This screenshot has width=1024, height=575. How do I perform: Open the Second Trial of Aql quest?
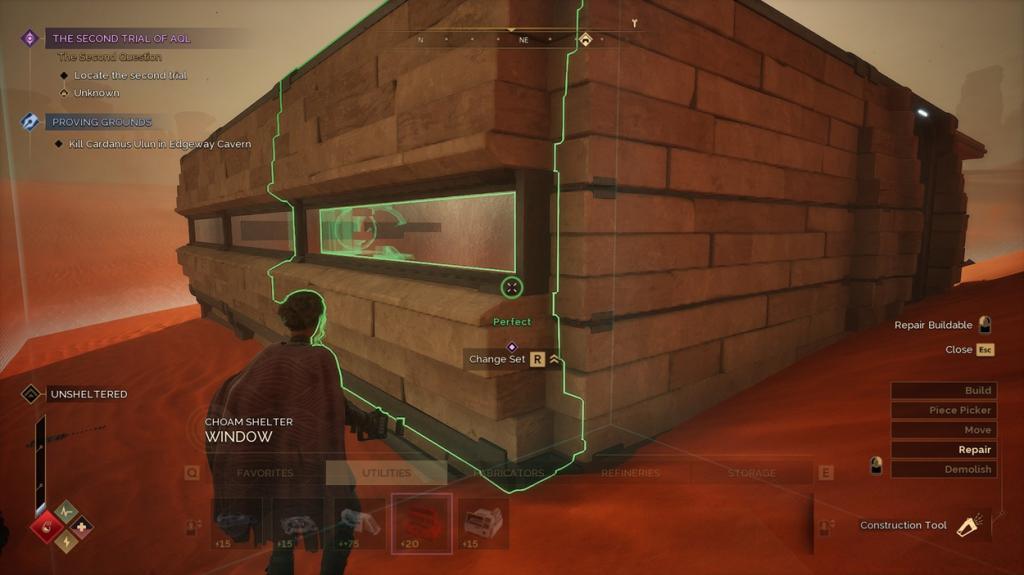(121, 39)
